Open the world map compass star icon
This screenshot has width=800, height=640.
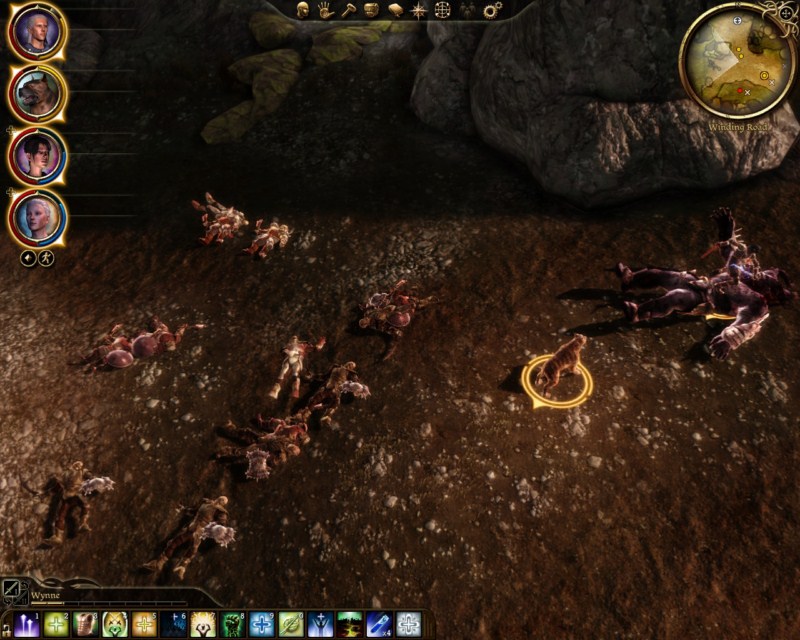(x=418, y=10)
